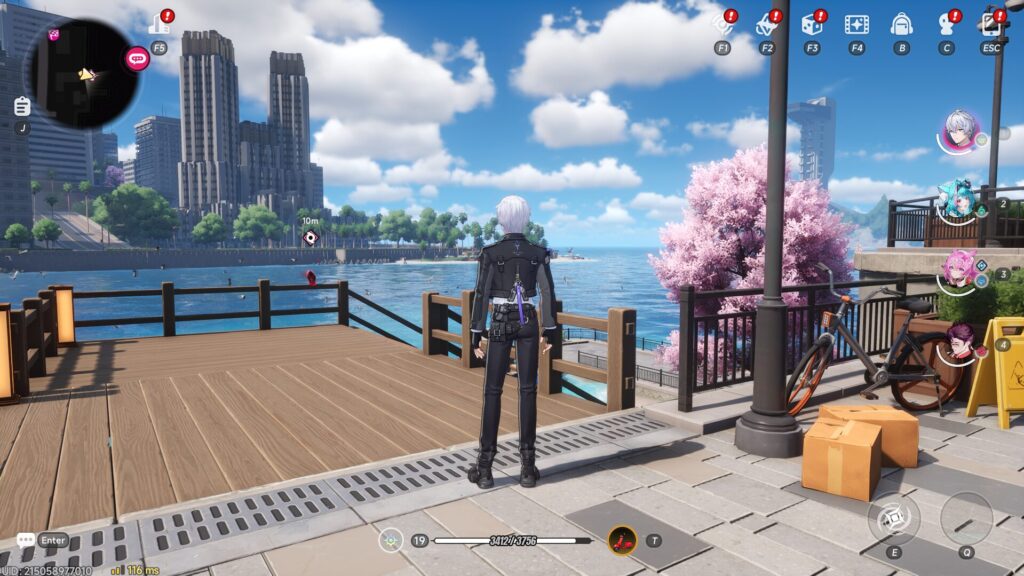
Task: Open the clipboard quest log icon
Action: [x=22, y=106]
